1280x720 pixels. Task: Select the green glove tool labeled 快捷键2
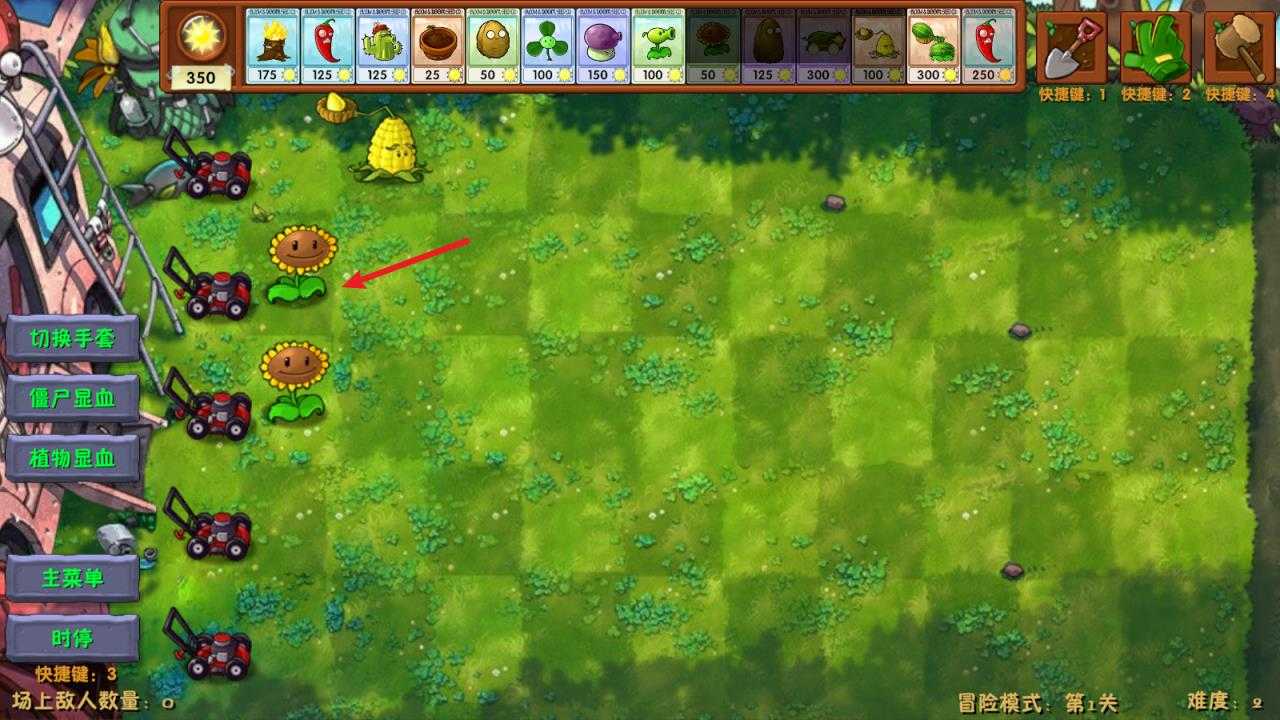(x=1155, y=45)
